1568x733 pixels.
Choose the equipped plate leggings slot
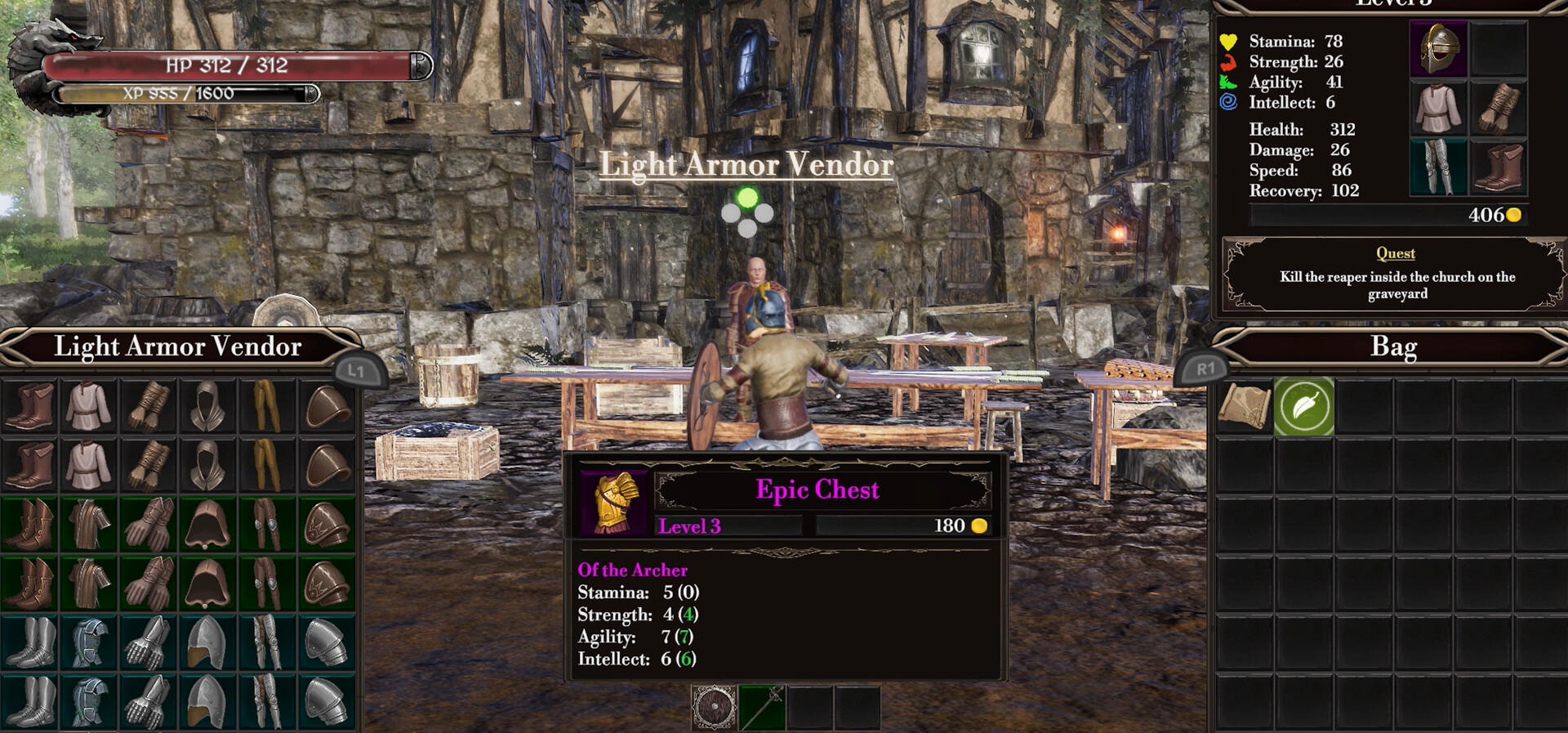click(1438, 167)
